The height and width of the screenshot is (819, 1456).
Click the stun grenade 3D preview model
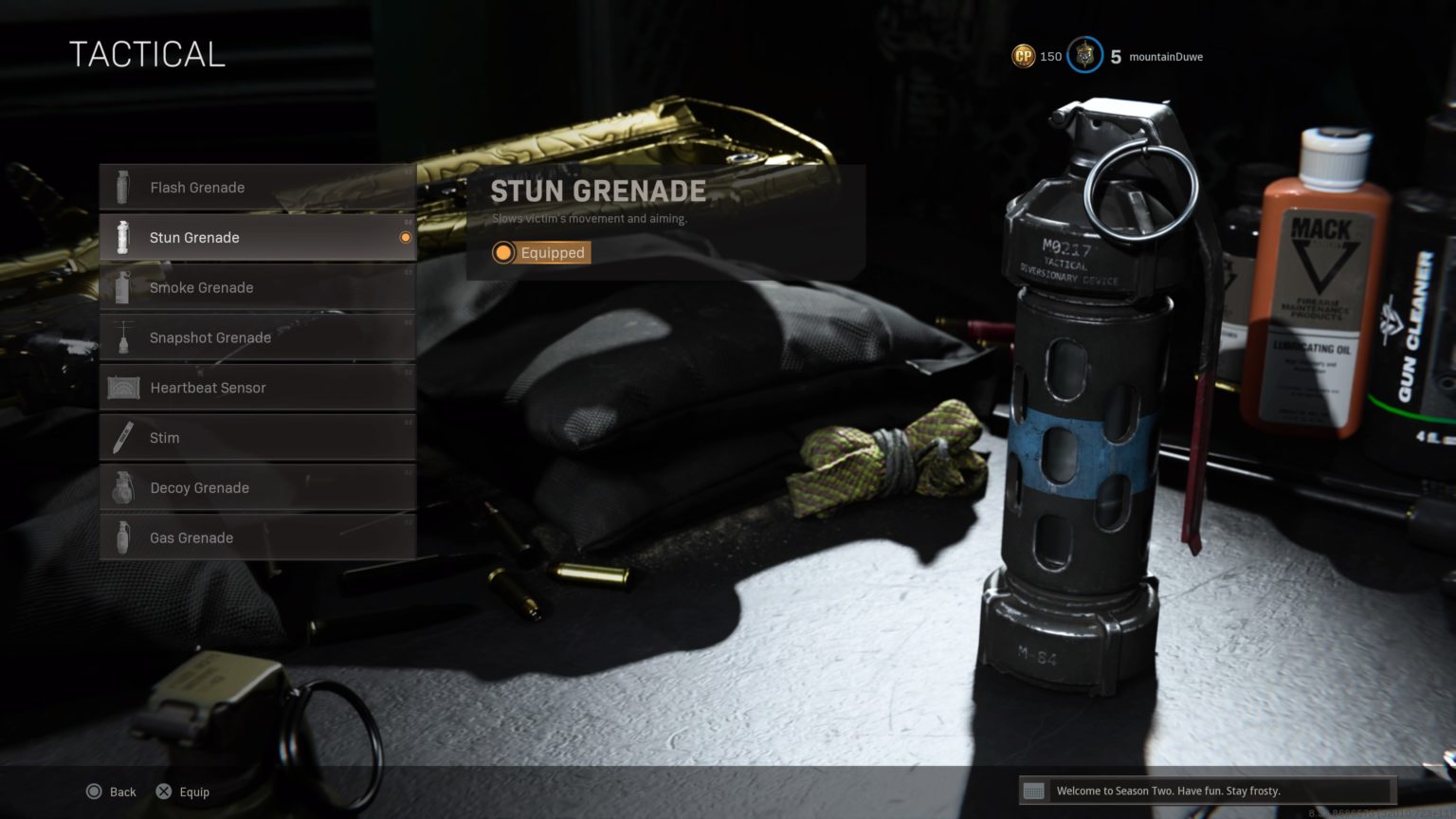[1081, 398]
